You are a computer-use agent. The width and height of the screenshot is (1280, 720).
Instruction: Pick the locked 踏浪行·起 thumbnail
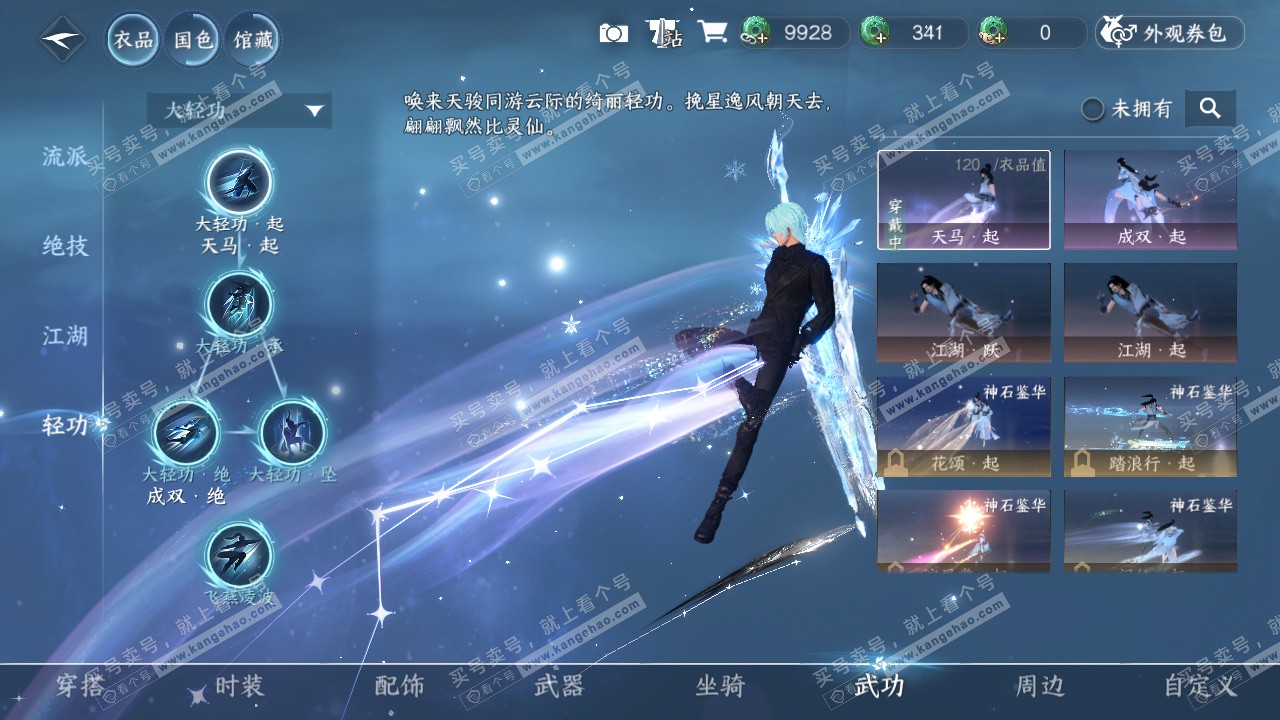point(1150,426)
